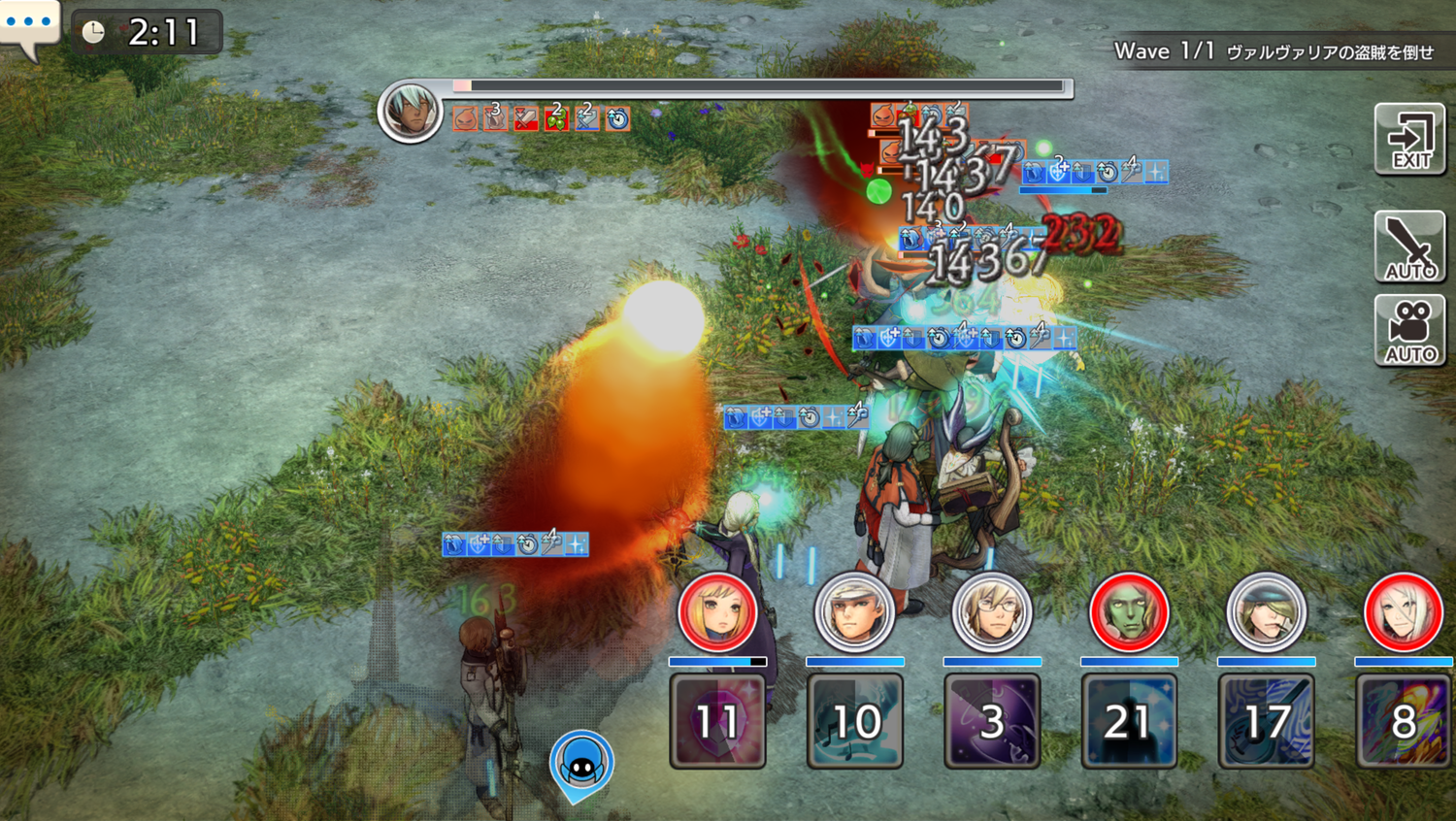1456x821 pixels.
Task: Activate the skill showing cooldown 11
Action: click(x=717, y=721)
